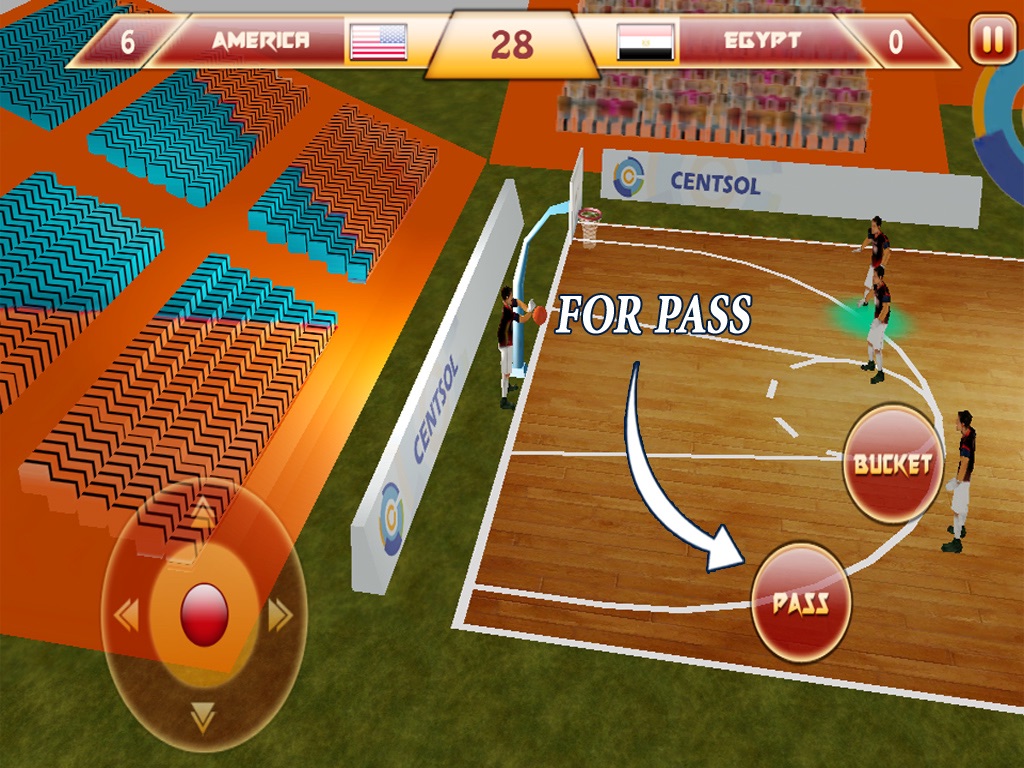Tap the joystick's up arrow
This screenshot has height=768, width=1024.
point(203,514)
